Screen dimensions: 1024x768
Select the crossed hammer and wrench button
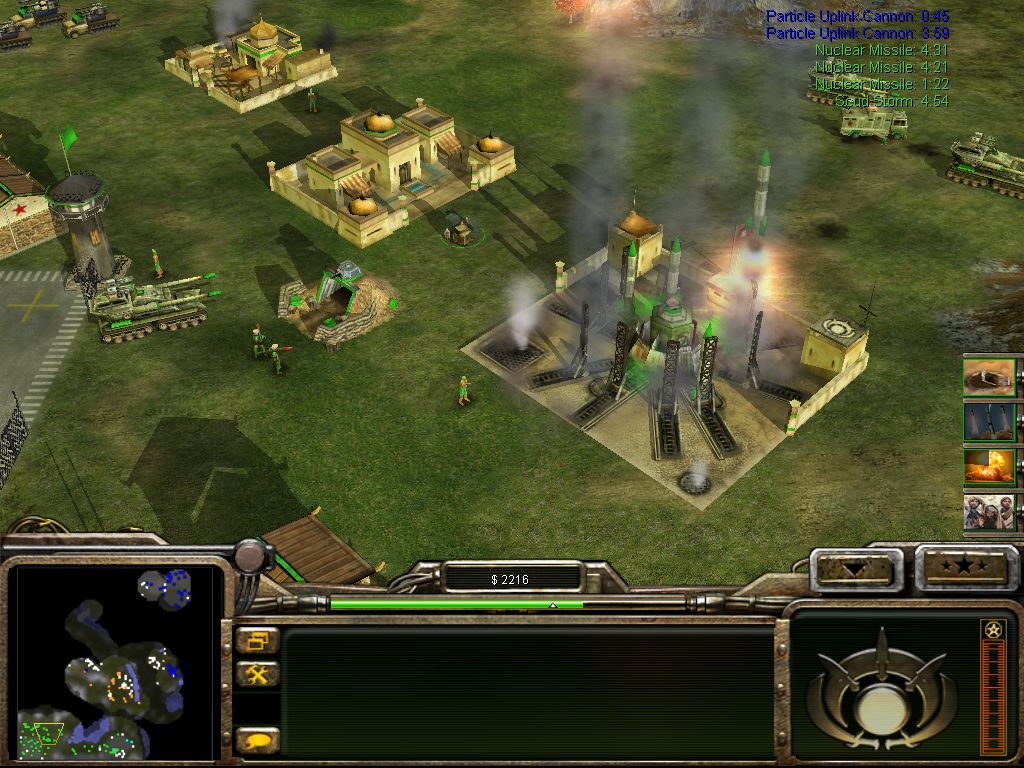(258, 675)
